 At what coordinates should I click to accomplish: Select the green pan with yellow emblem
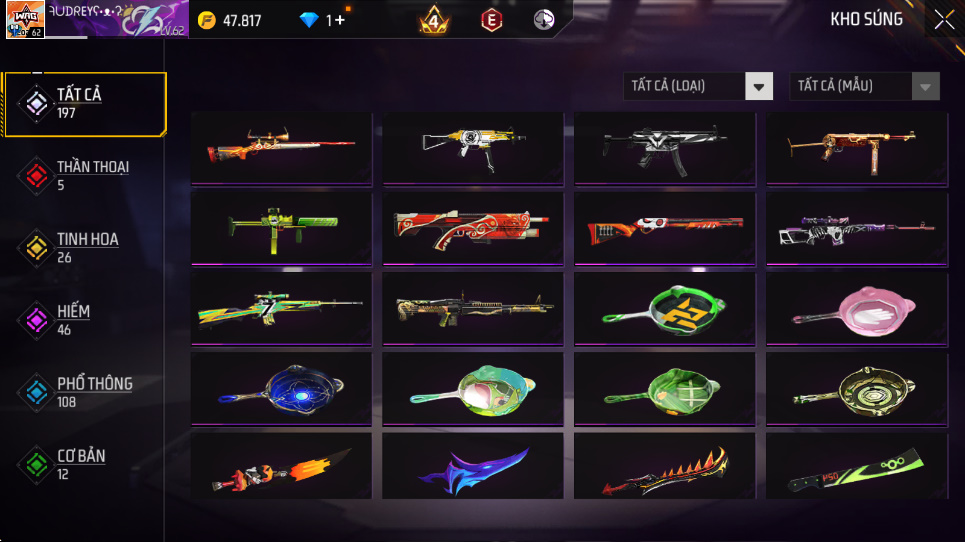click(x=664, y=309)
